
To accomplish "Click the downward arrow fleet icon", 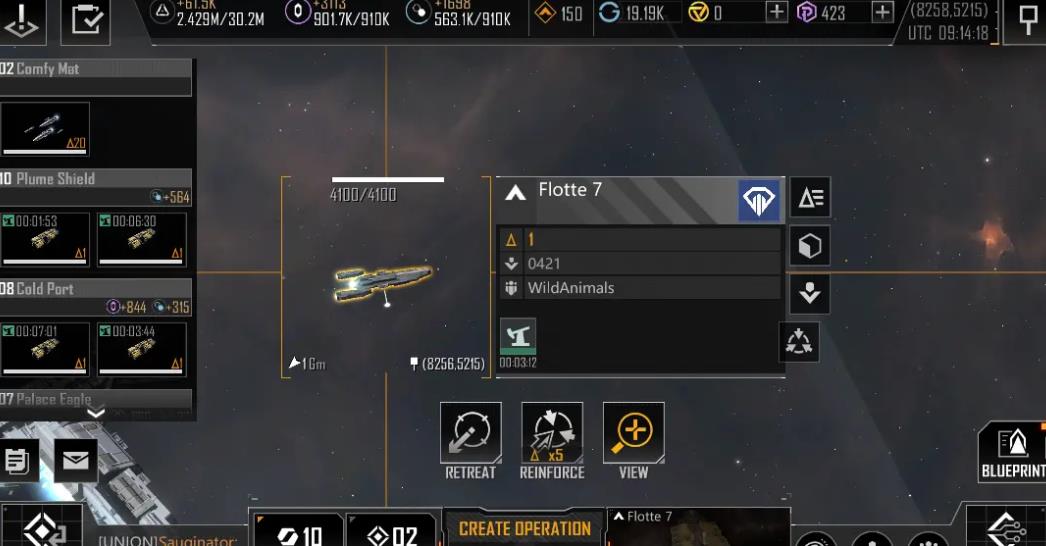I will (809, 293).
